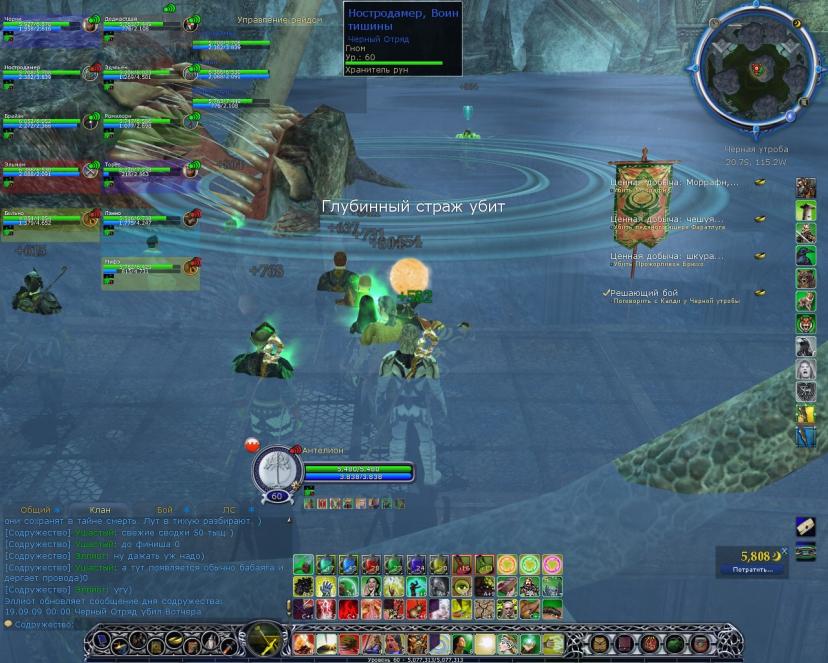Switch to the Общий chat tab
The image size is (828, 663).
[35, 510]
